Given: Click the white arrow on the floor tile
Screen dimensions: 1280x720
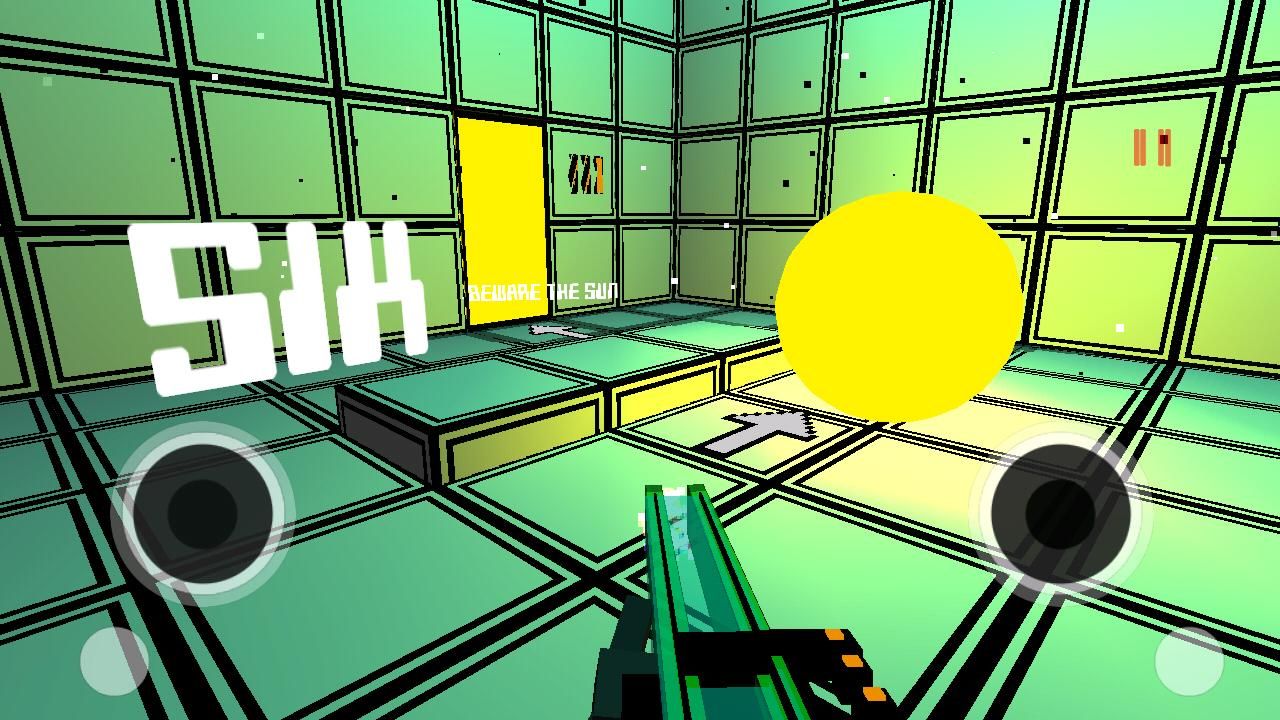Looking at the screenshot, I should click(x=760, y=425).
